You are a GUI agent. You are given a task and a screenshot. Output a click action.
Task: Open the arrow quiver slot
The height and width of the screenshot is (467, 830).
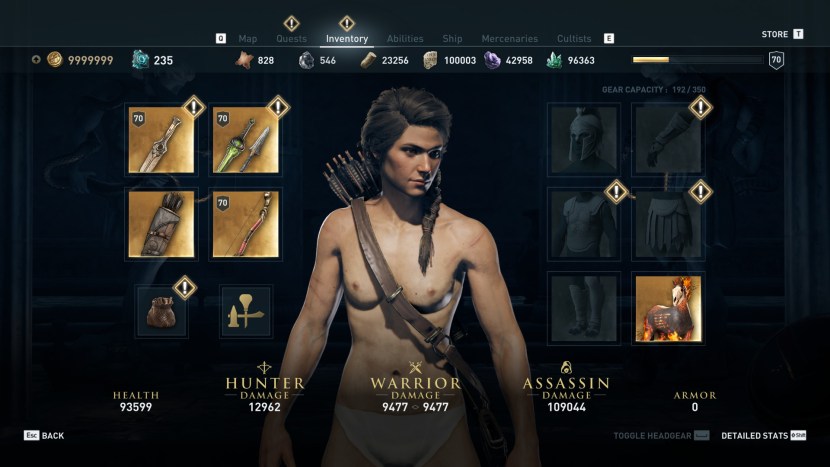pos(161,224)
